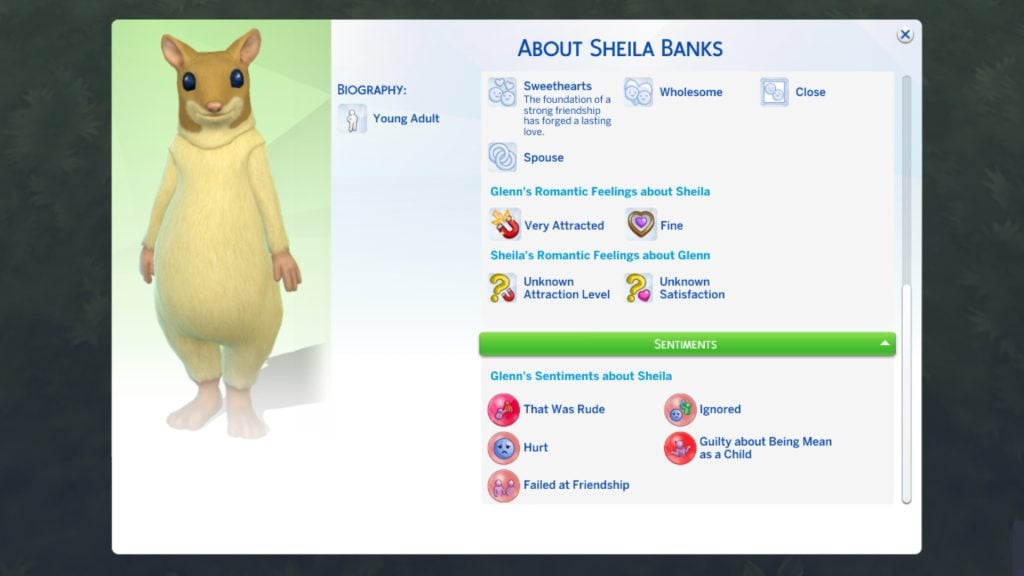
Task: Click the Young Adult age icon
Action: point(352,119)
